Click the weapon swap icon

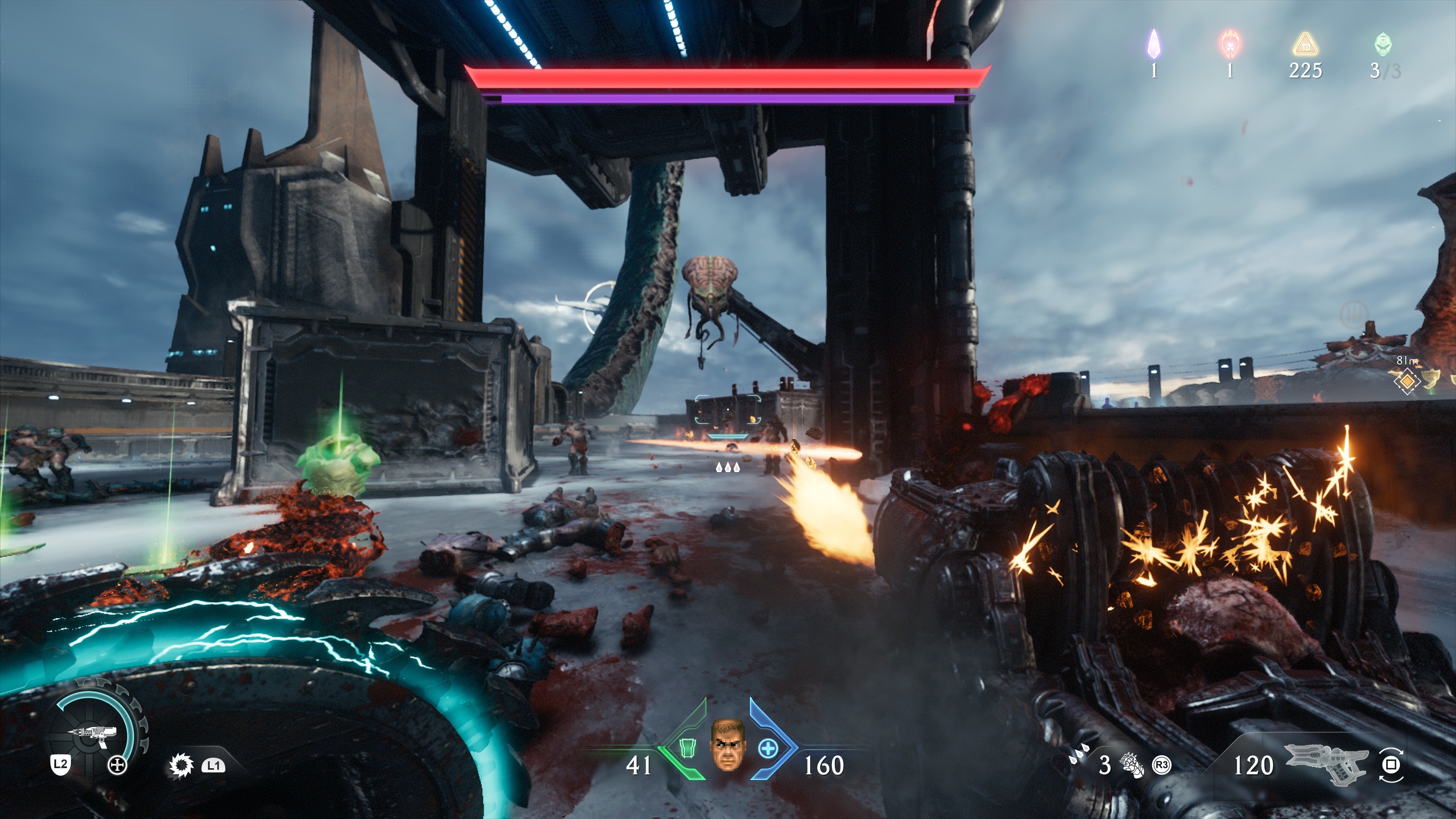click(1390, 765)
